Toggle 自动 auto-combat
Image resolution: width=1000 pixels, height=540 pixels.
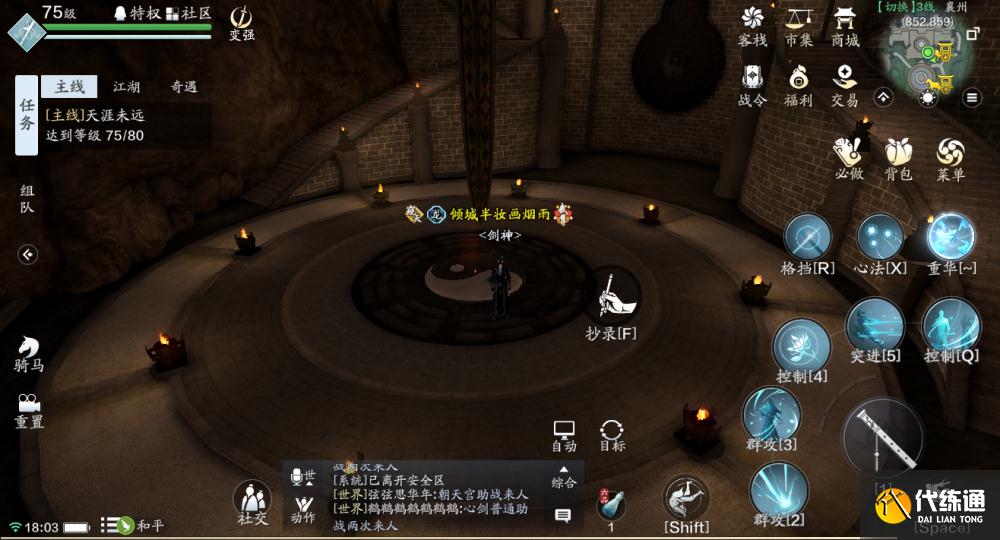[x=564, y=434]
